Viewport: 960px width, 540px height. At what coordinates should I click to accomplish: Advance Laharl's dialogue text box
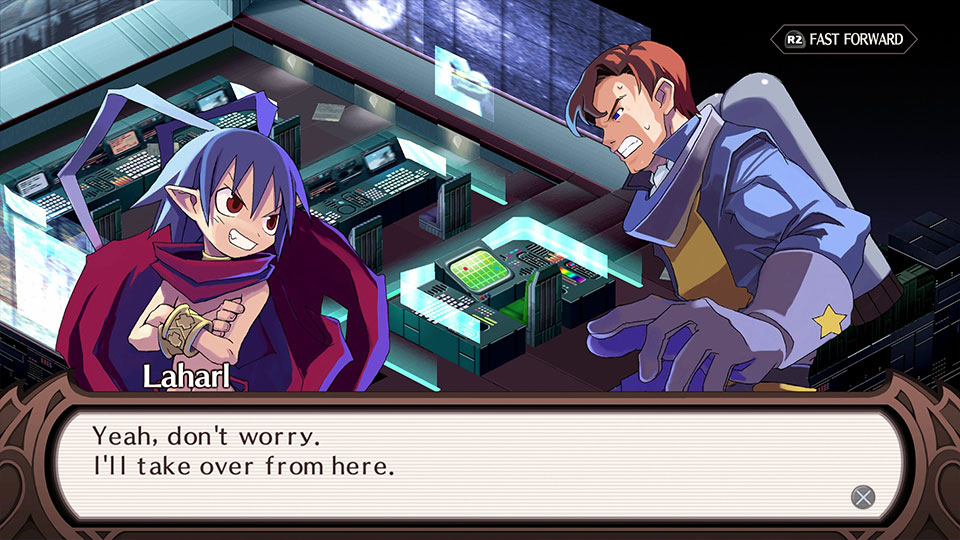coord(862,497)
